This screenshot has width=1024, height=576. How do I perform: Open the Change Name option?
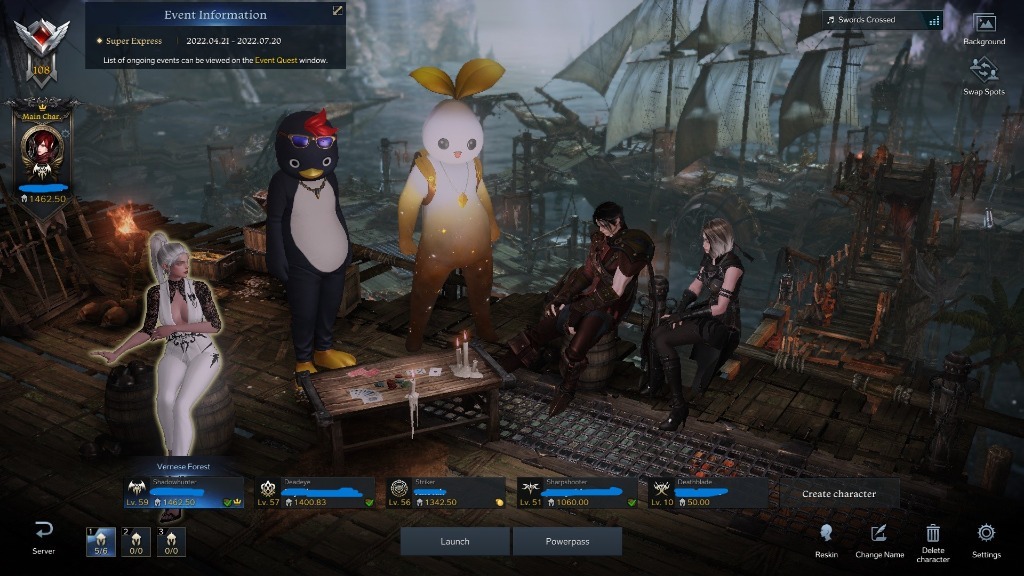tap(879, 540)
